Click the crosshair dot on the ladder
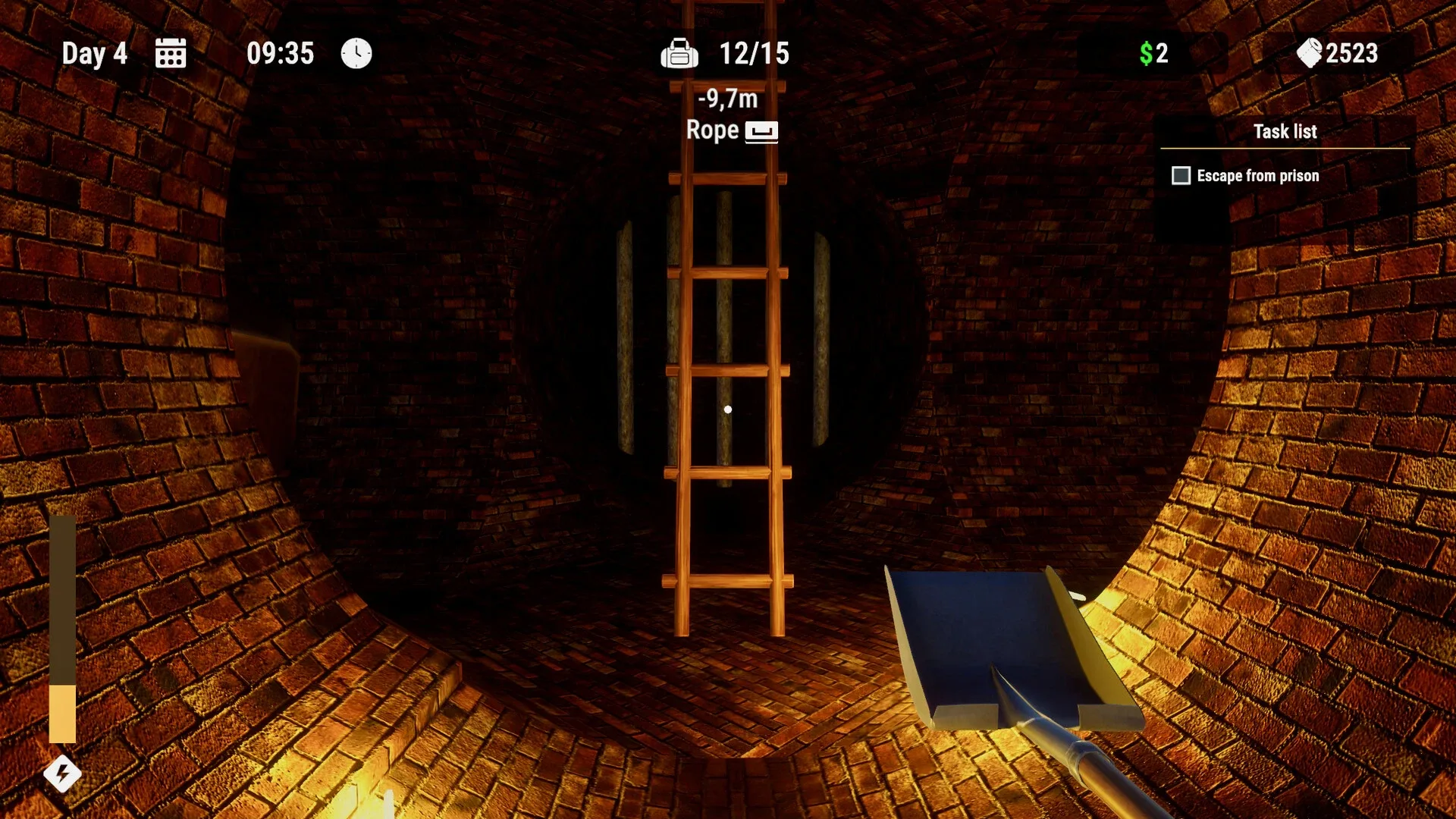The image size is (1456, 819). [x=729, y=408]
